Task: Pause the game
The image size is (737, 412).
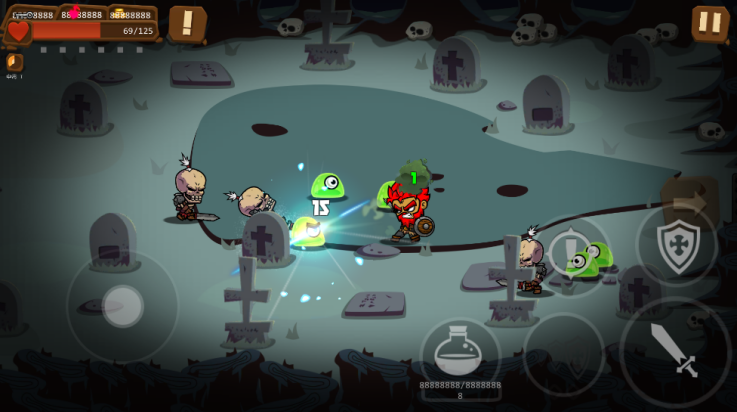Action: click(710, 23)
